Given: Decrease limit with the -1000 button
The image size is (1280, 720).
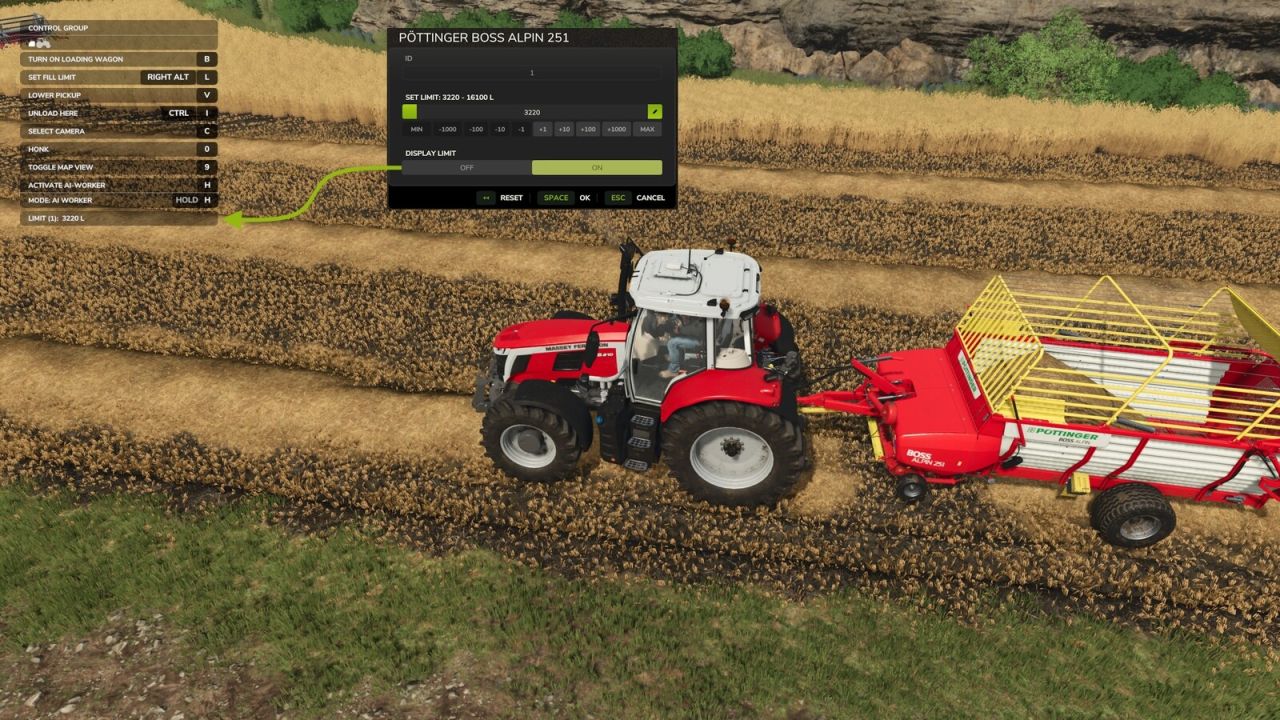Looking at the screenshot, I should tap(447, 129).
